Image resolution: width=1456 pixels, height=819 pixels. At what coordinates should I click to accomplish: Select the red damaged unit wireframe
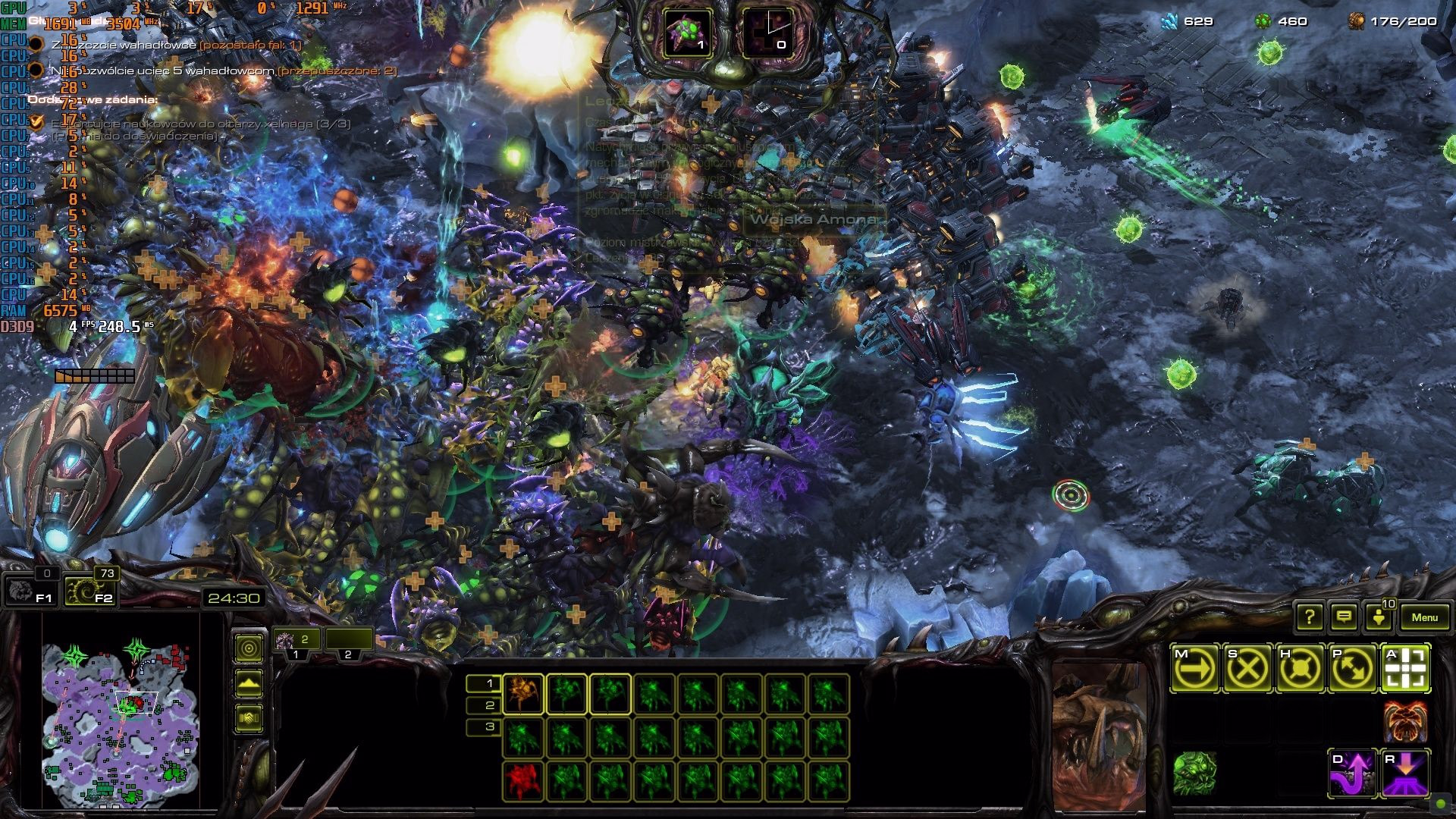pyautogui.click(x=522, y=781)
